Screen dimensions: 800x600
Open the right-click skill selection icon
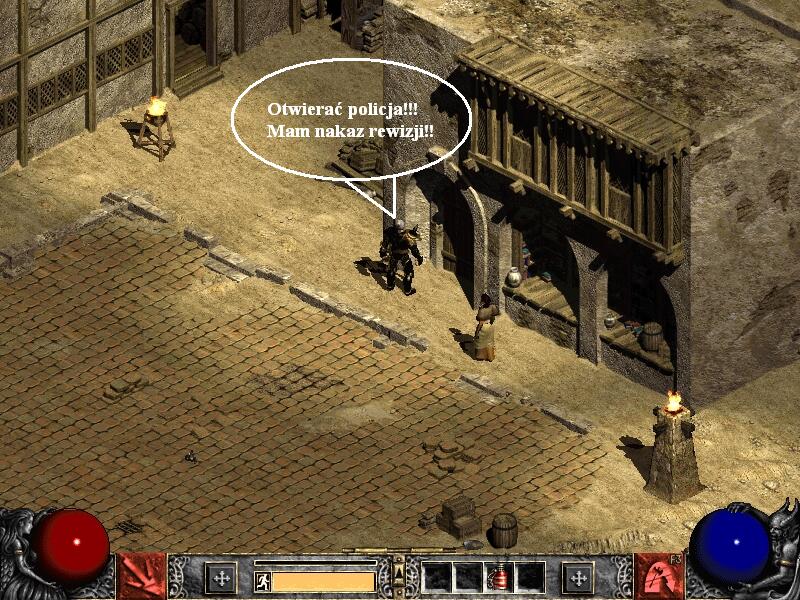[x=658, y=576]
